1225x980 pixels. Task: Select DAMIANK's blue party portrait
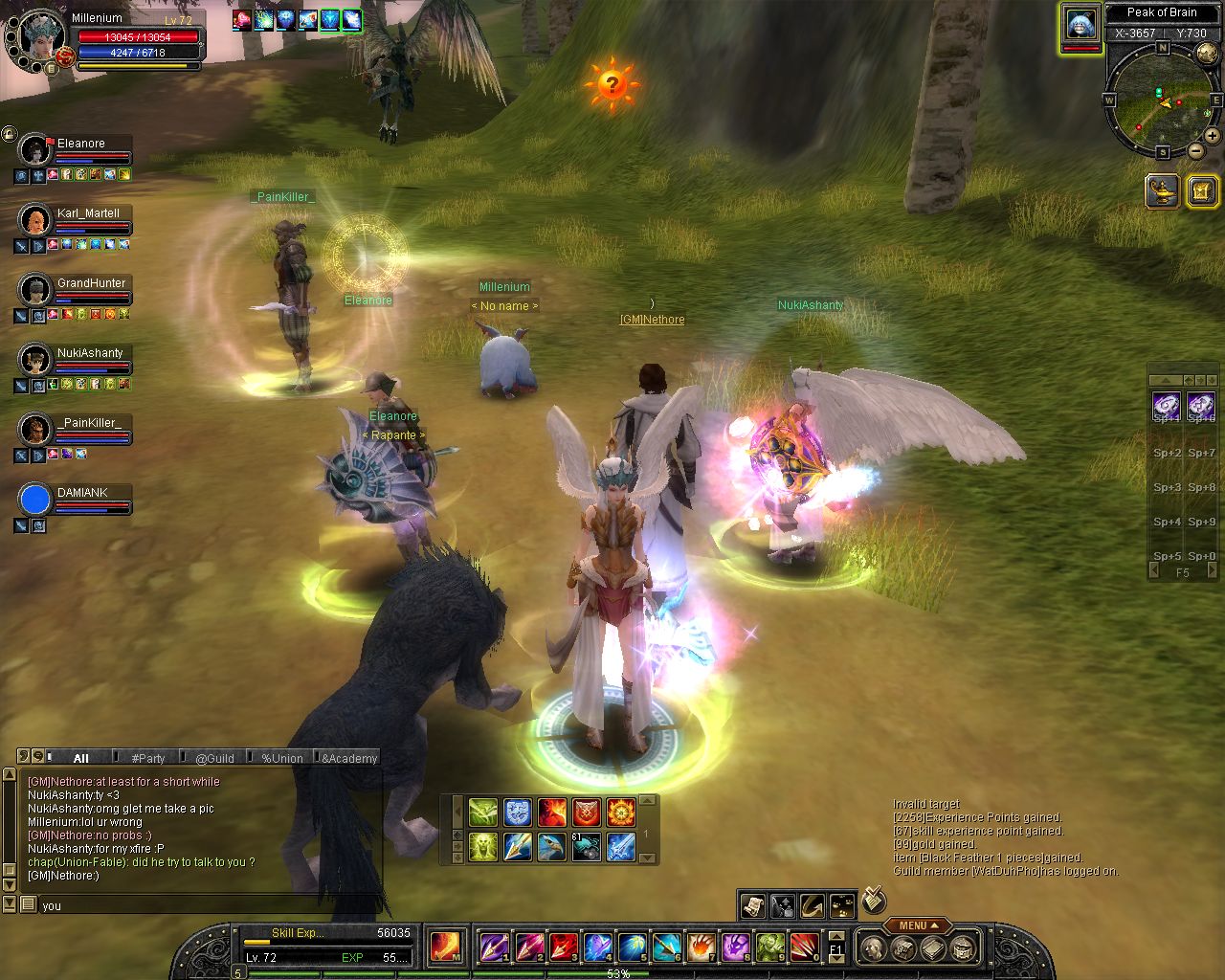[x=34, y=500]
